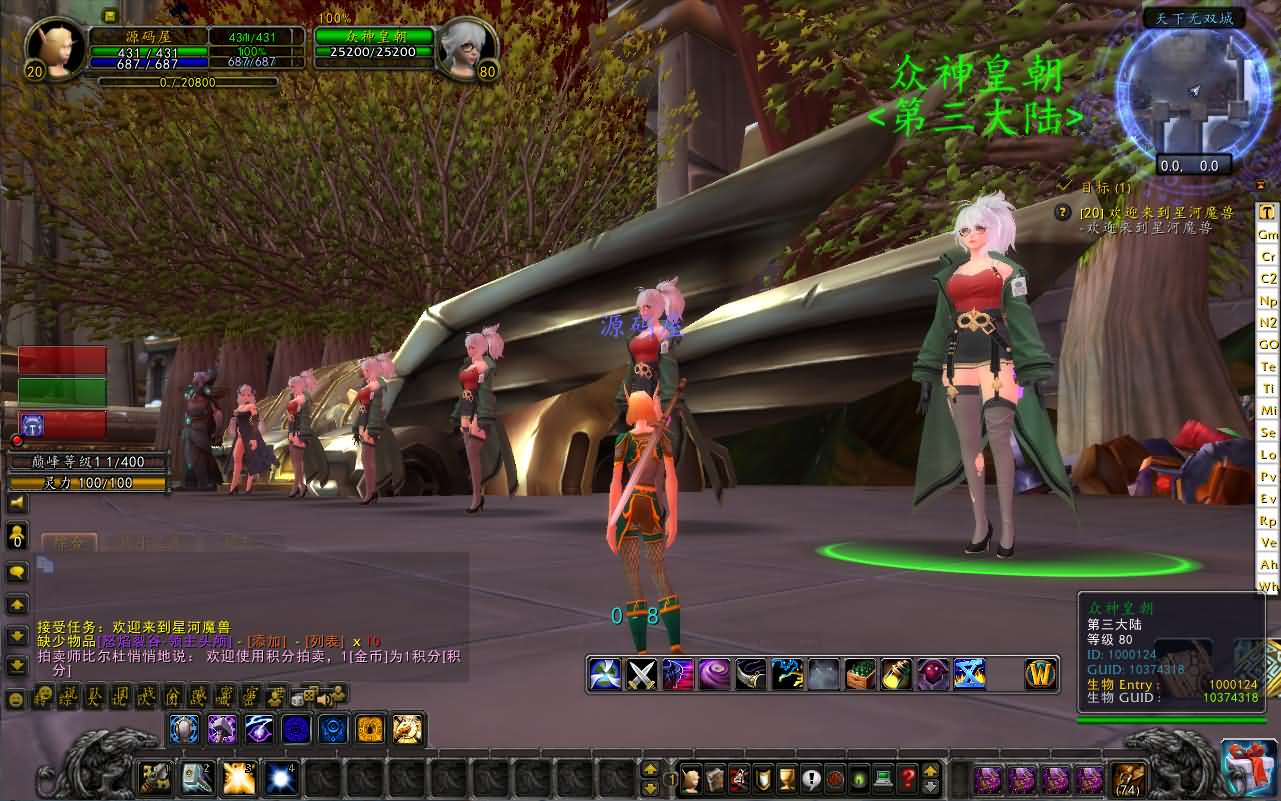Click the WoW logo button
Viewport: 1281px width, 801px height.
tap(1041, 675)
